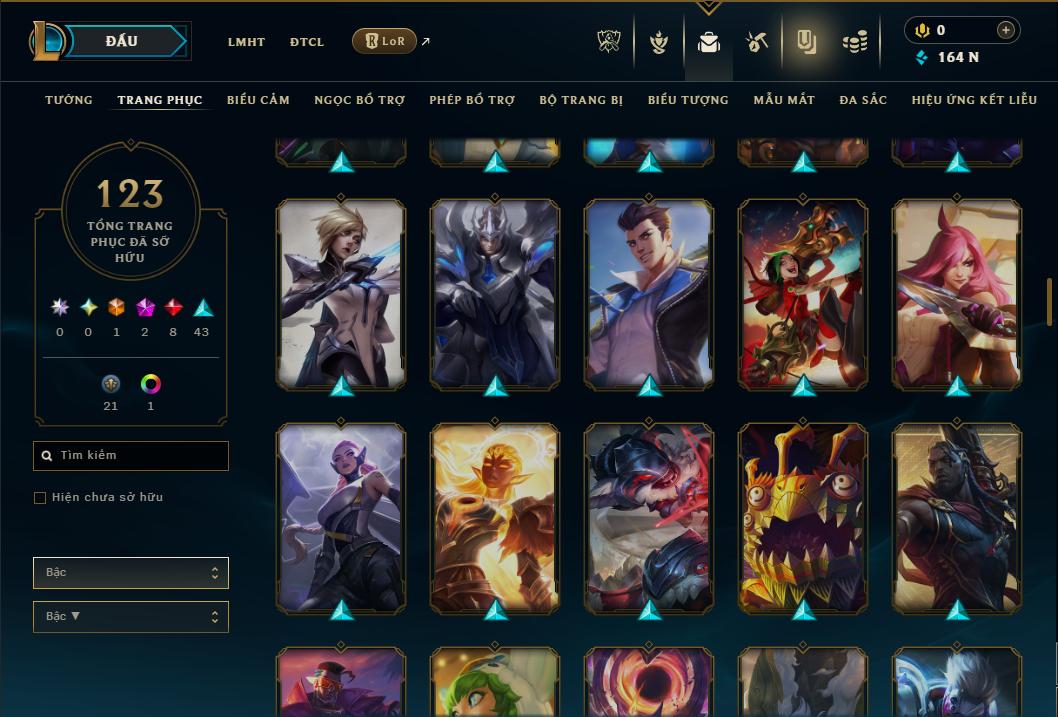Switch to the ĐTCL section
Image resolution: width=1058 pixels, height=717 pixels.
(307, 42)
